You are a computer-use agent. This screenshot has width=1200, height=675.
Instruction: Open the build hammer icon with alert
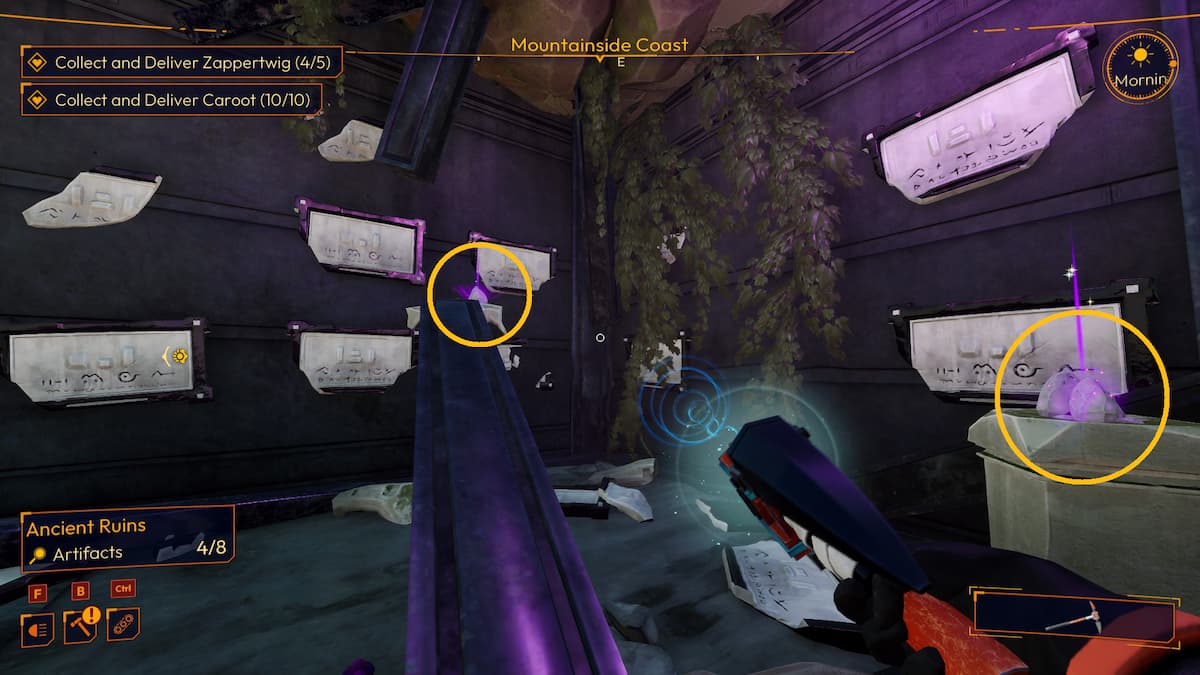(82, 626)
